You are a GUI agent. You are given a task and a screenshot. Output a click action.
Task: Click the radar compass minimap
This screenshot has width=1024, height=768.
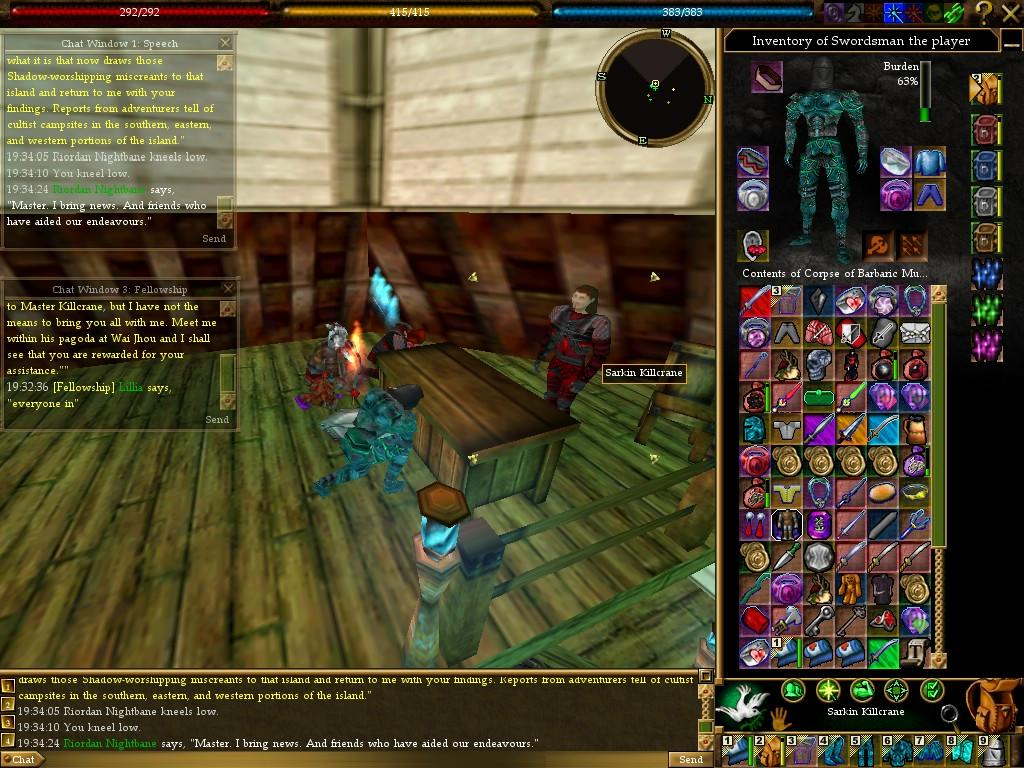(655, 88)
